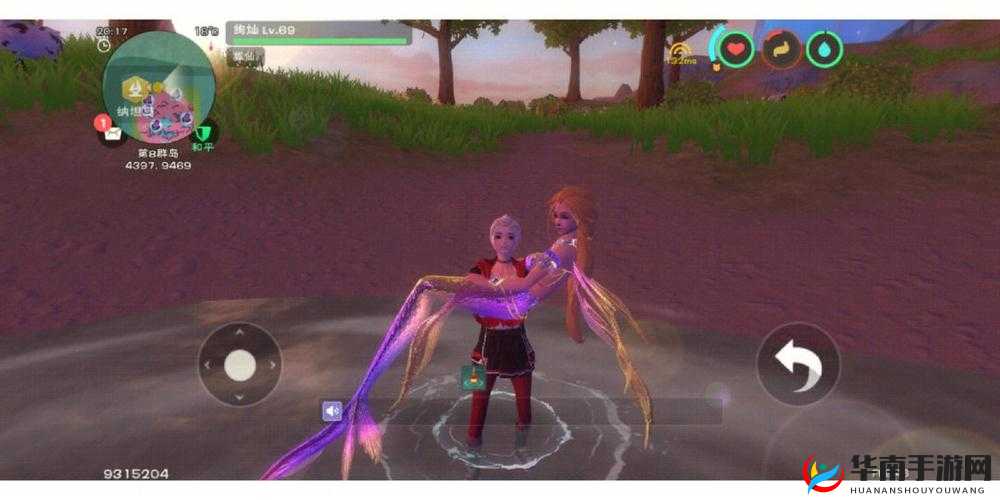Screen dimensions: 1000x500
Task: Select the yellow stamina status icon
Action: pos(781,48)
